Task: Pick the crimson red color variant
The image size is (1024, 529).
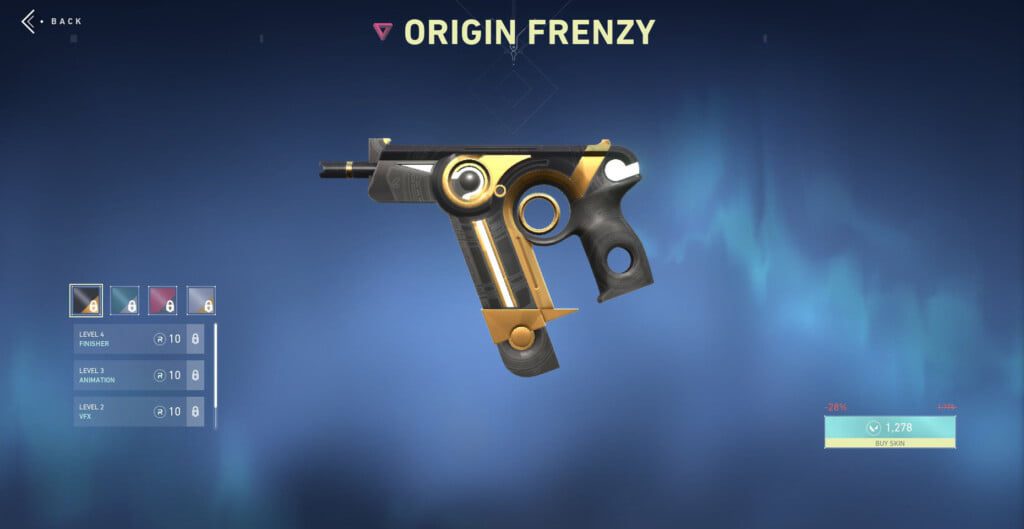Action: coord(163,300)
